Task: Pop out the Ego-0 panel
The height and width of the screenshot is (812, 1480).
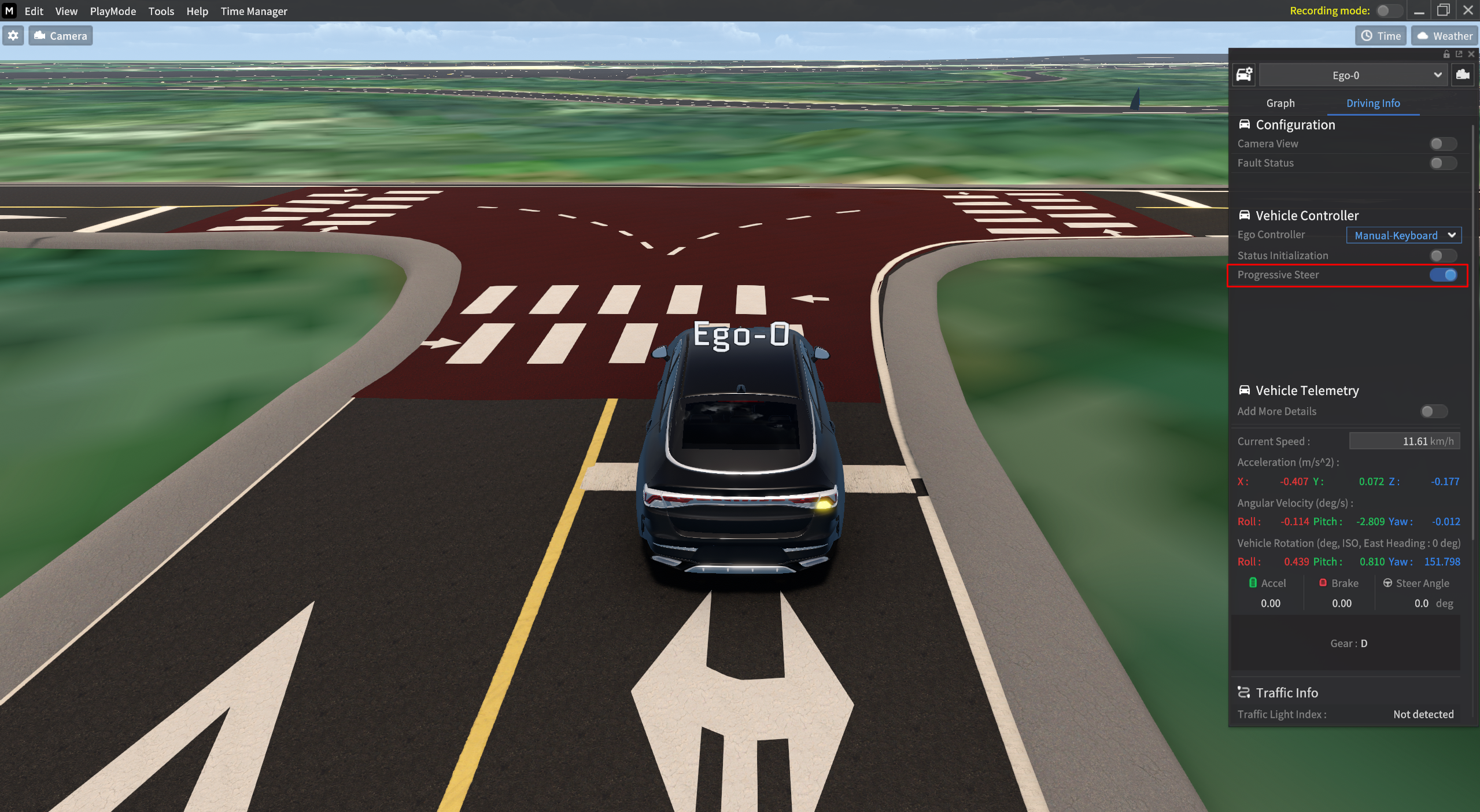Action: pos(1458,54)
